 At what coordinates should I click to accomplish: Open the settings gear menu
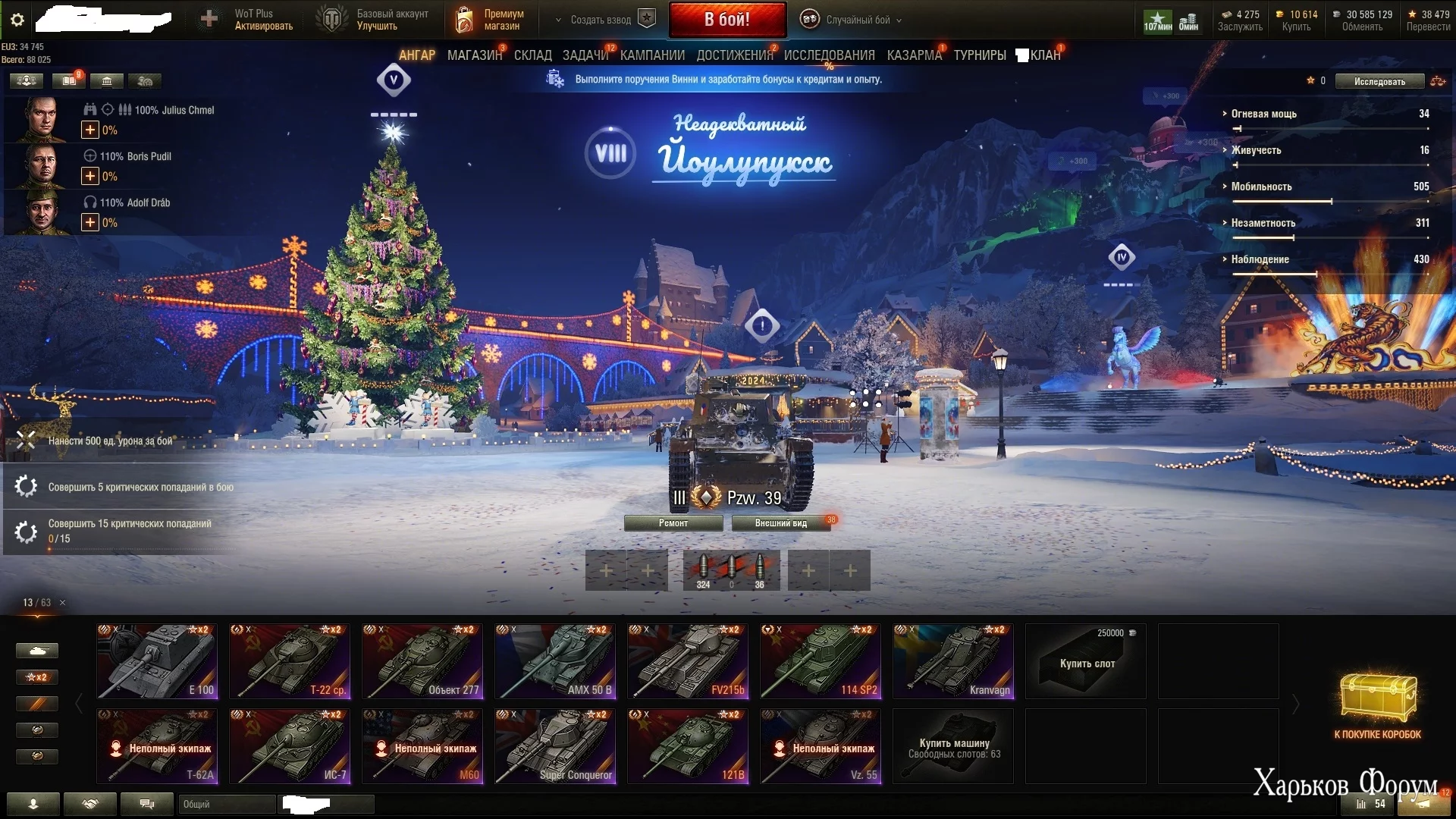(17, 20)
